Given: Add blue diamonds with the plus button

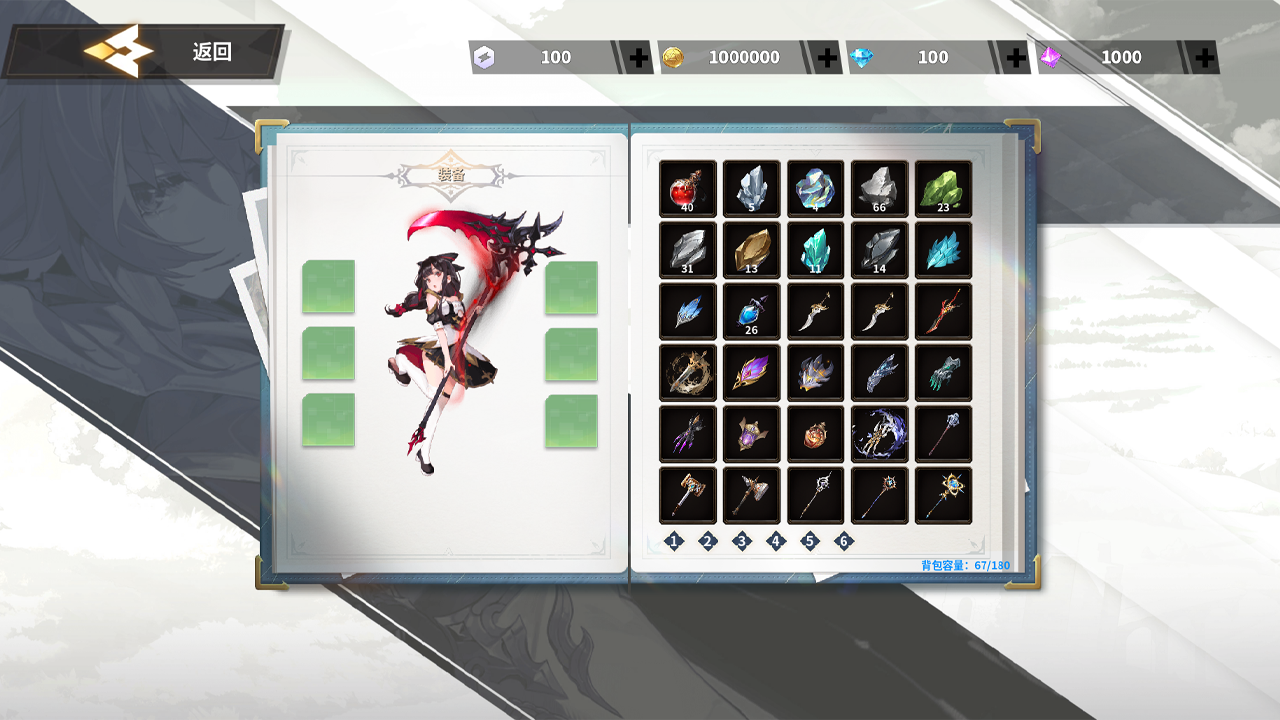Looking at the screenshot, I should (x=1016, y=58).
